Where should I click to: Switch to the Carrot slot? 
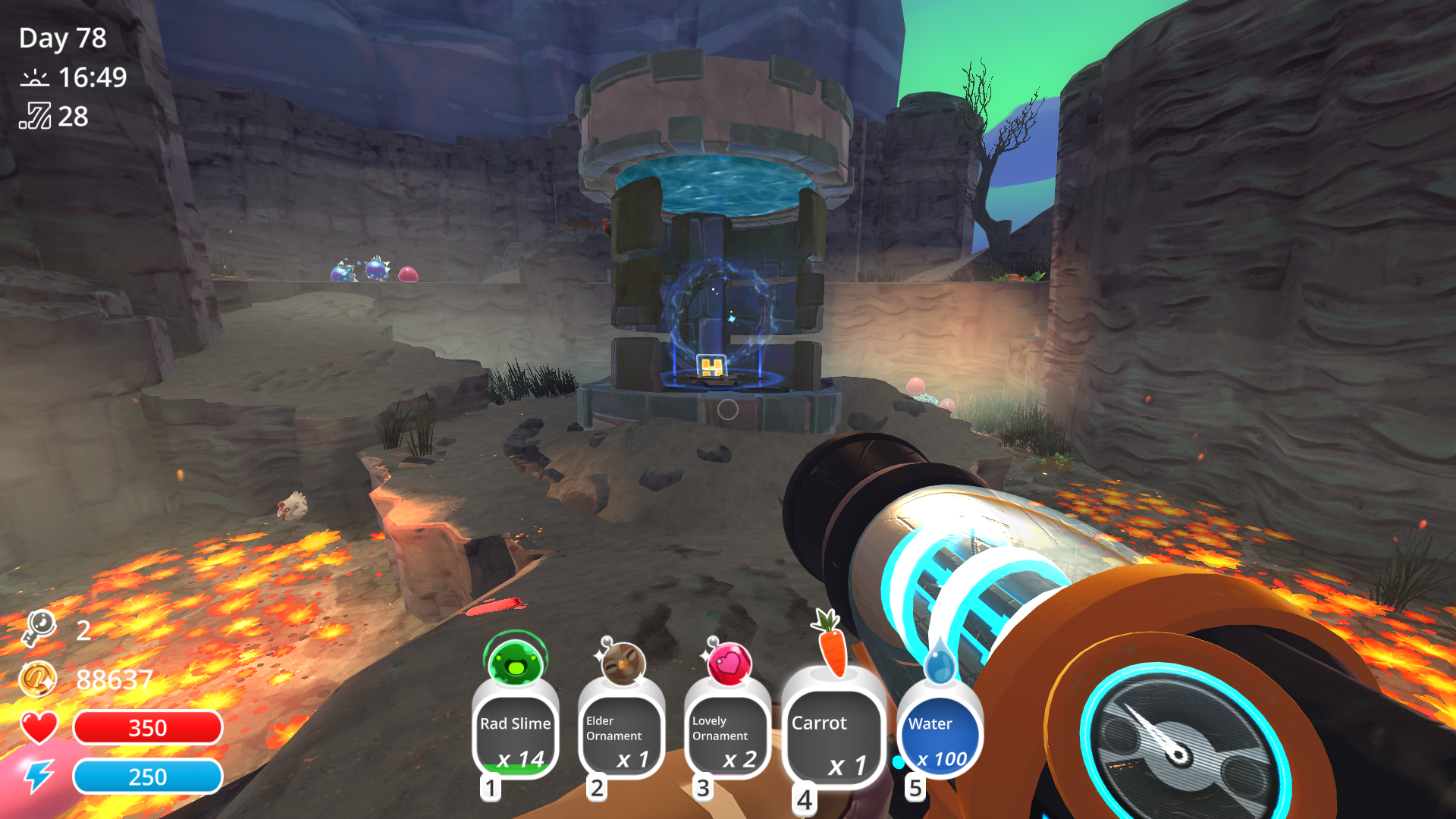[833, 737]
